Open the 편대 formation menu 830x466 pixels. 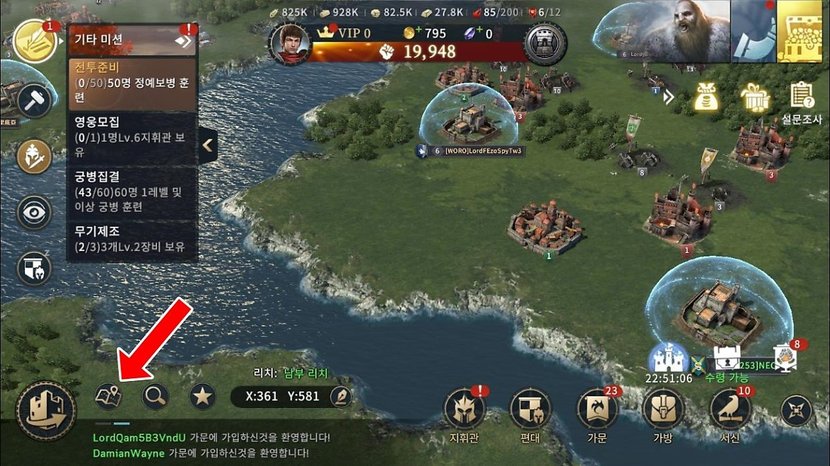point(530,410)
